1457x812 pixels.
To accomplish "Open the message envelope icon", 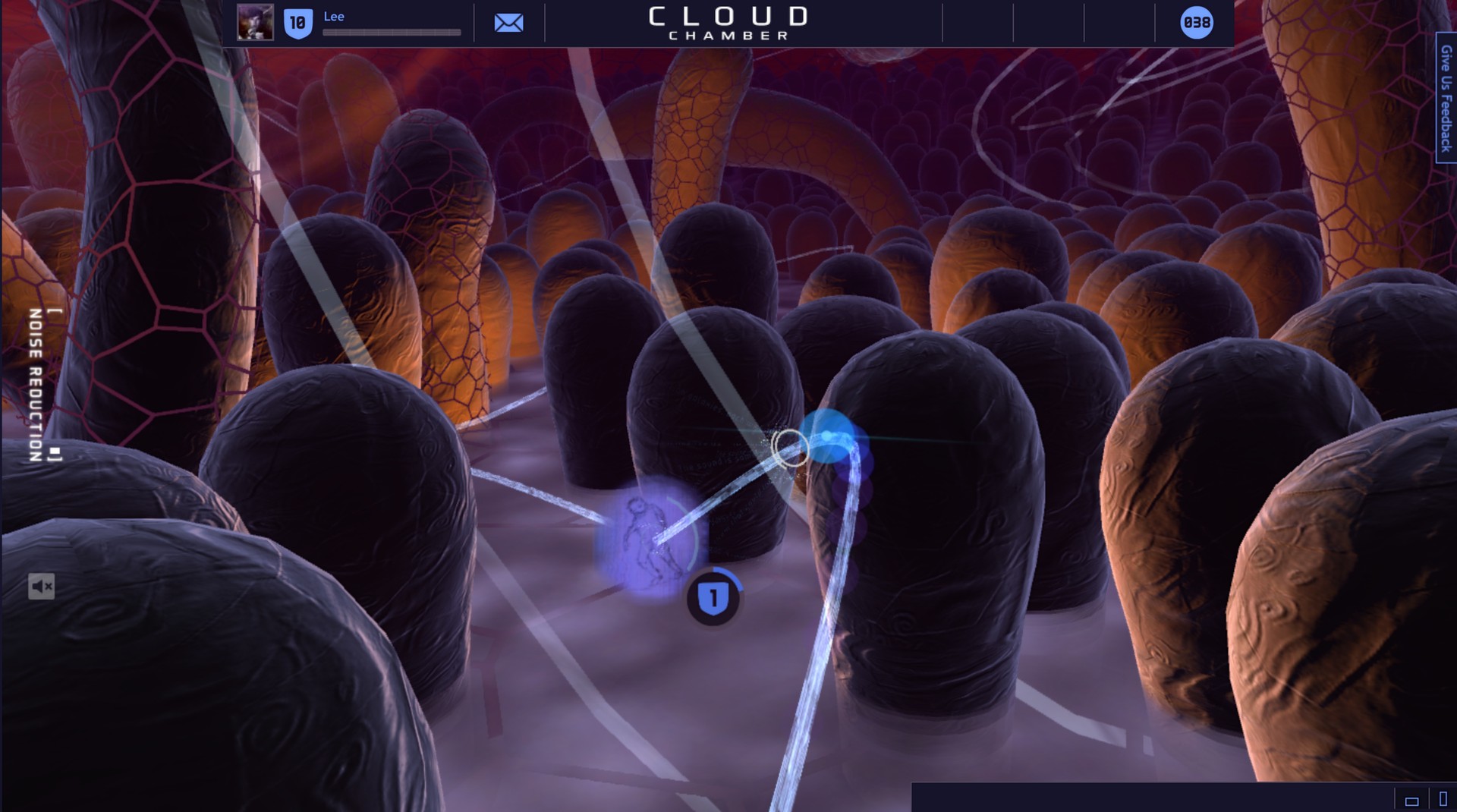I will click(508, 22).
